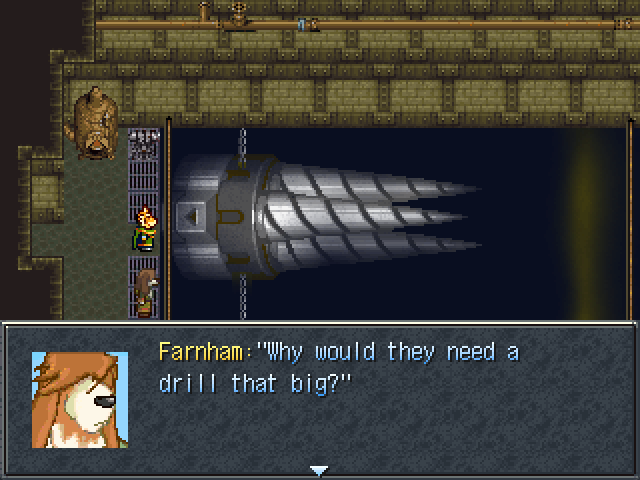Advance dialogue with the down arrow indicator
The width and height of the screenshot is (640, 480).
pos(319,470)
